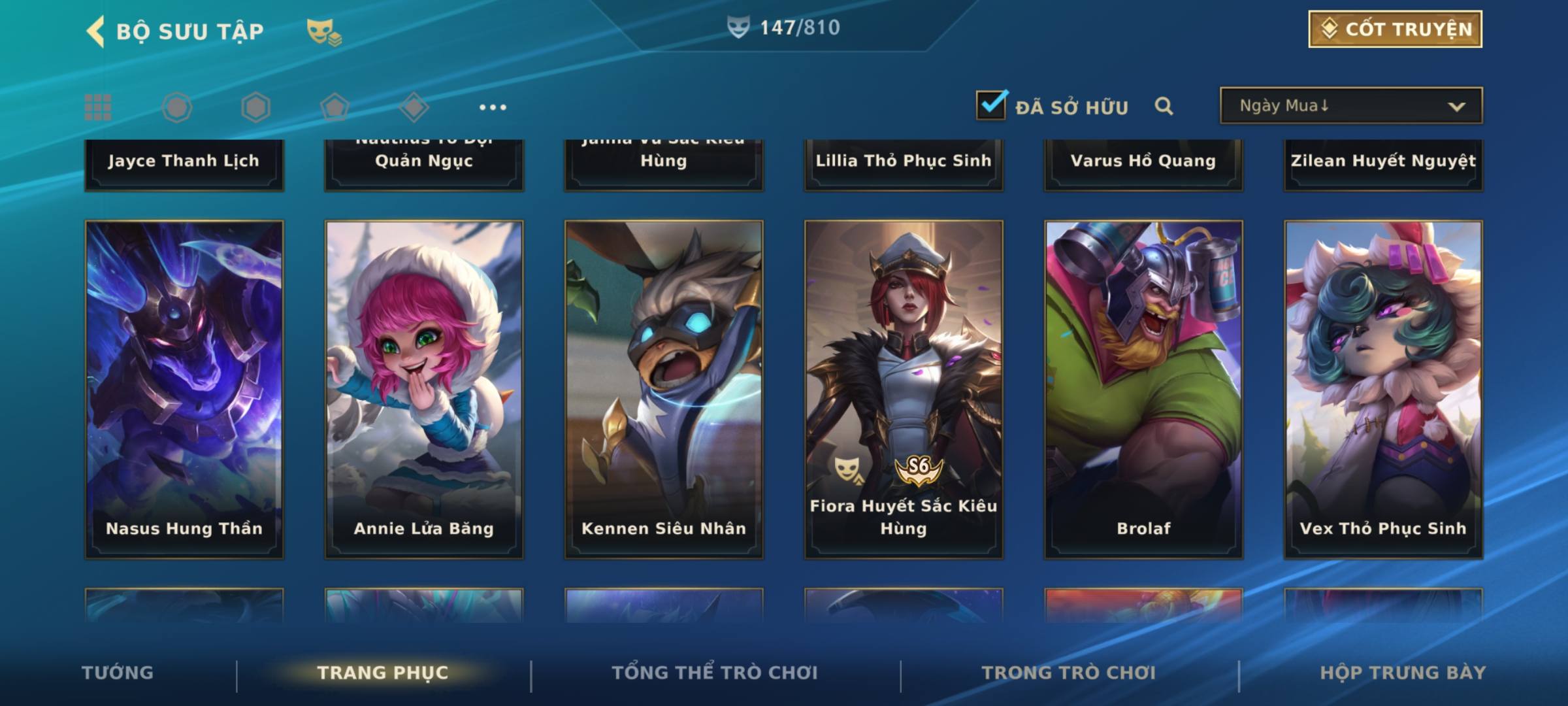The width and height of the screenshot is (1568, 706).
Task: Expand the Ngày Mua sort dropdown
Action: pos(1350,106)
